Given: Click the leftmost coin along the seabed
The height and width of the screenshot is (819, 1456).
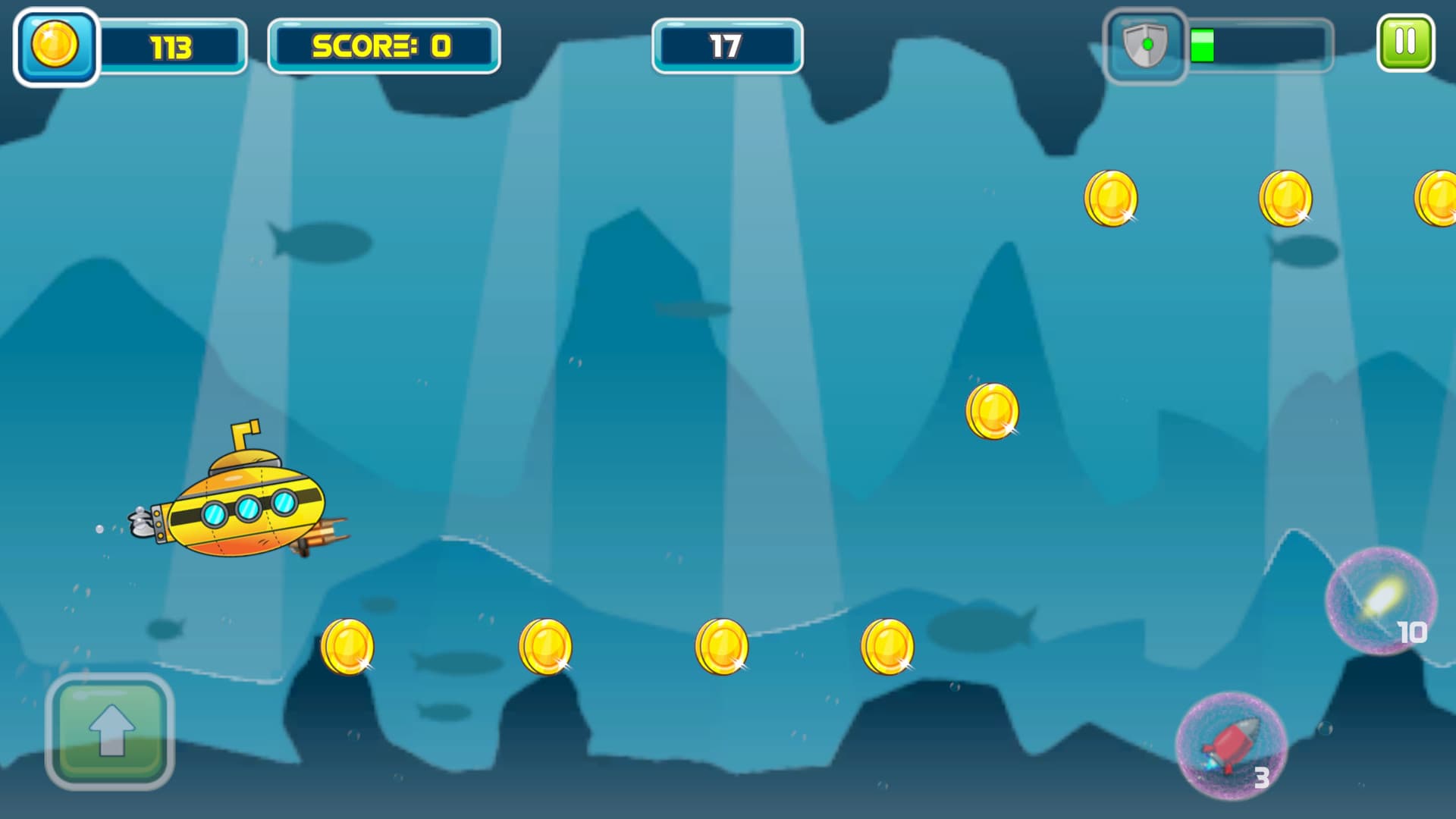Looking at the screenshot, I should pos(349,648).
